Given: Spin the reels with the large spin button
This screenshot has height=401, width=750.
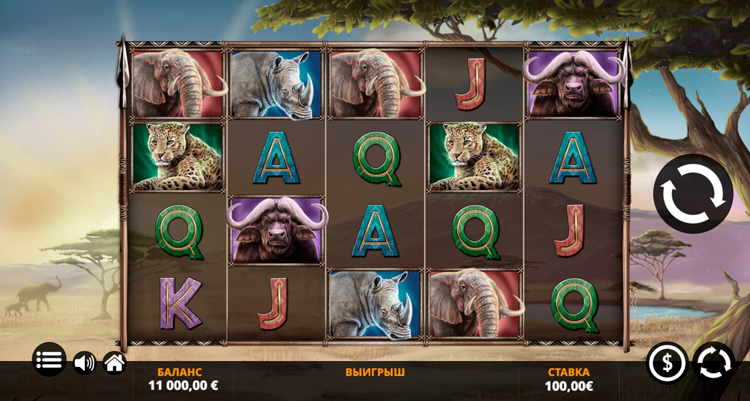Looking at the screenshot, I should 693,194.
